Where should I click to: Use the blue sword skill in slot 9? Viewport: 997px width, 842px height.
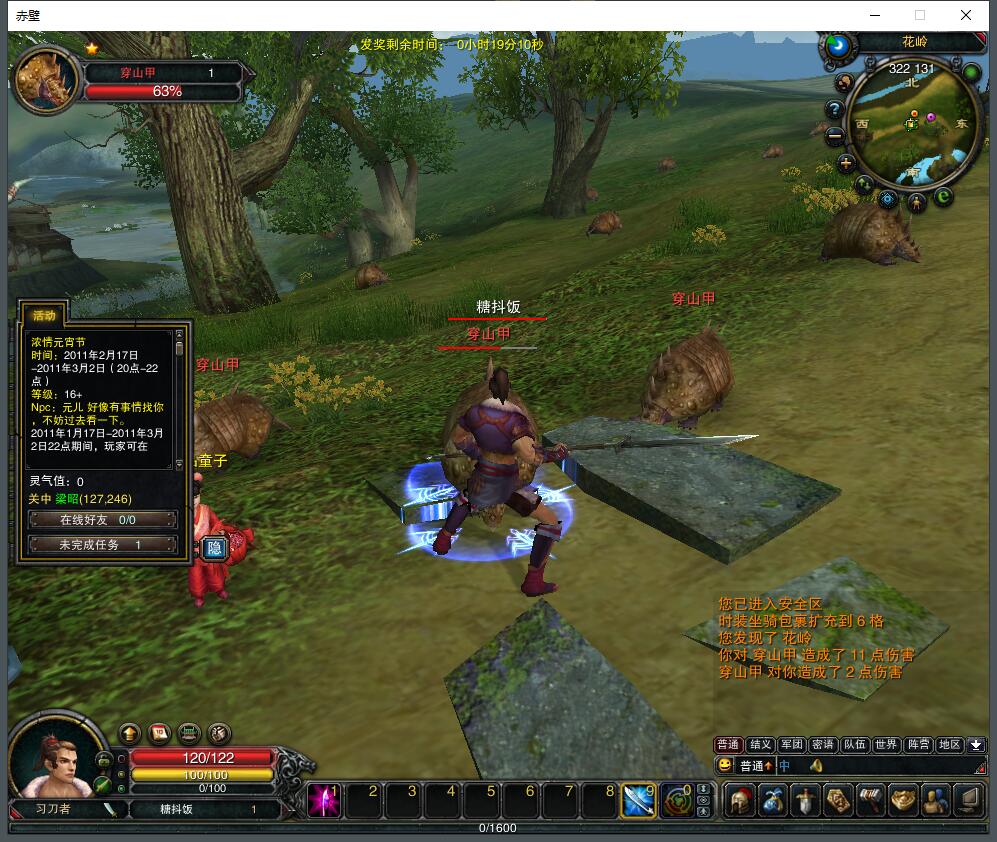pyautogui.click(x=638, y=800)
